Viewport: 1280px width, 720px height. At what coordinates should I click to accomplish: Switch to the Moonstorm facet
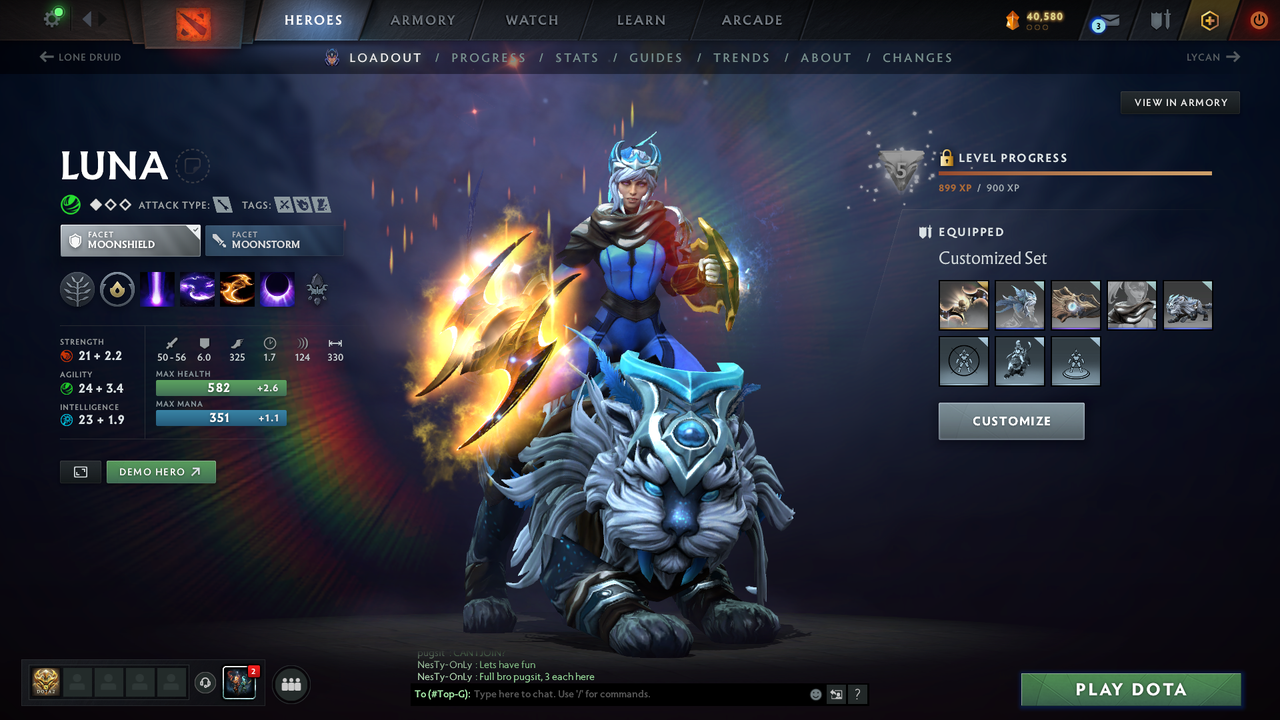(274, 240)
